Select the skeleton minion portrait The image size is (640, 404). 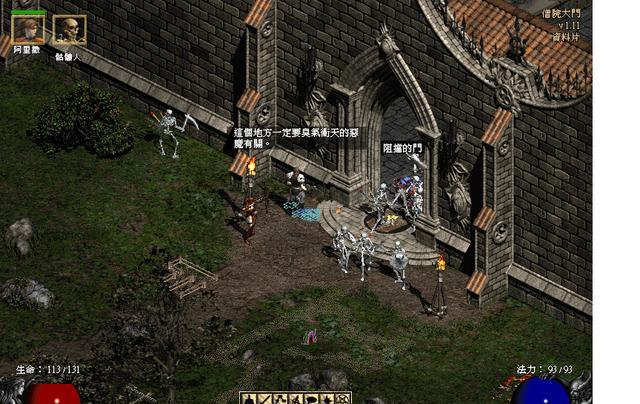69,29
